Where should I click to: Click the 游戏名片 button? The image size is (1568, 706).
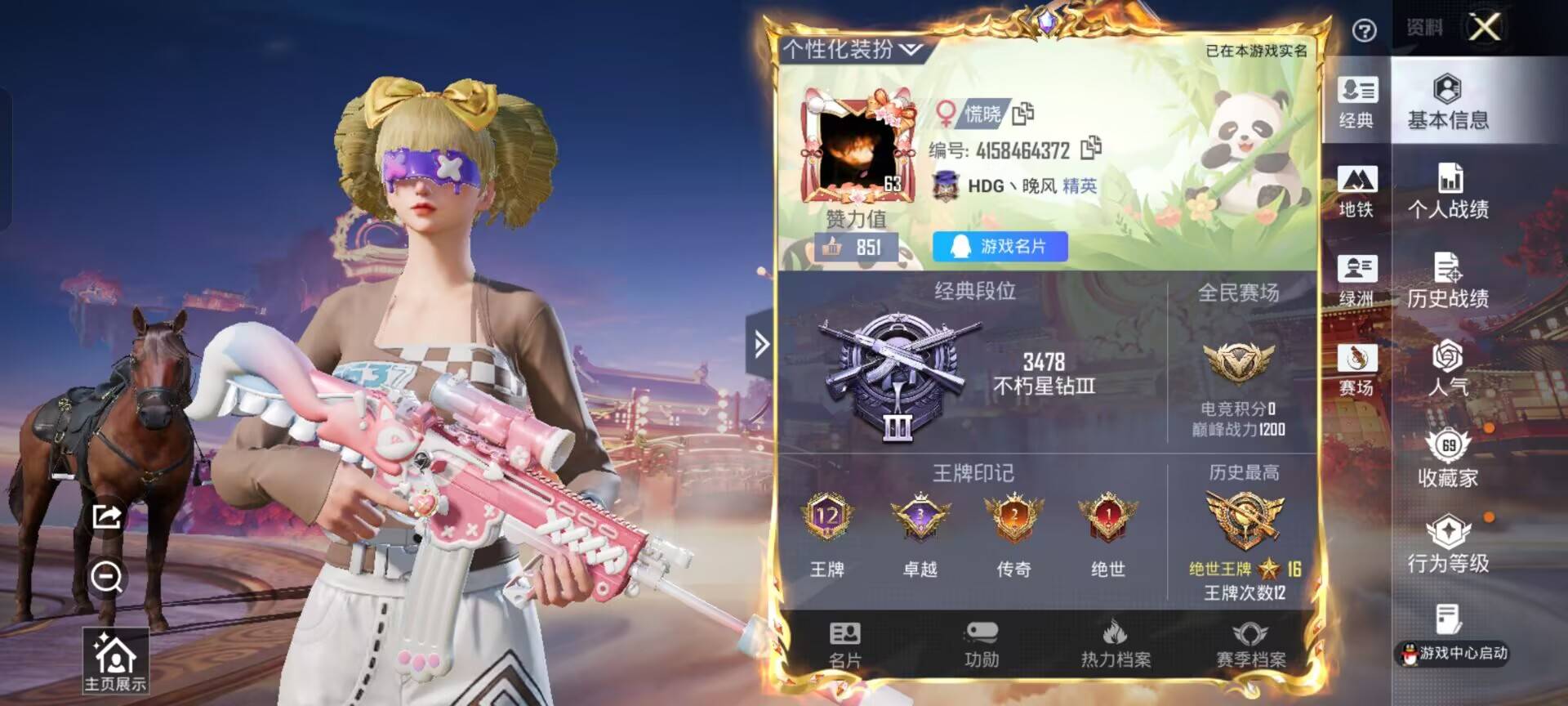point(1000,246)
